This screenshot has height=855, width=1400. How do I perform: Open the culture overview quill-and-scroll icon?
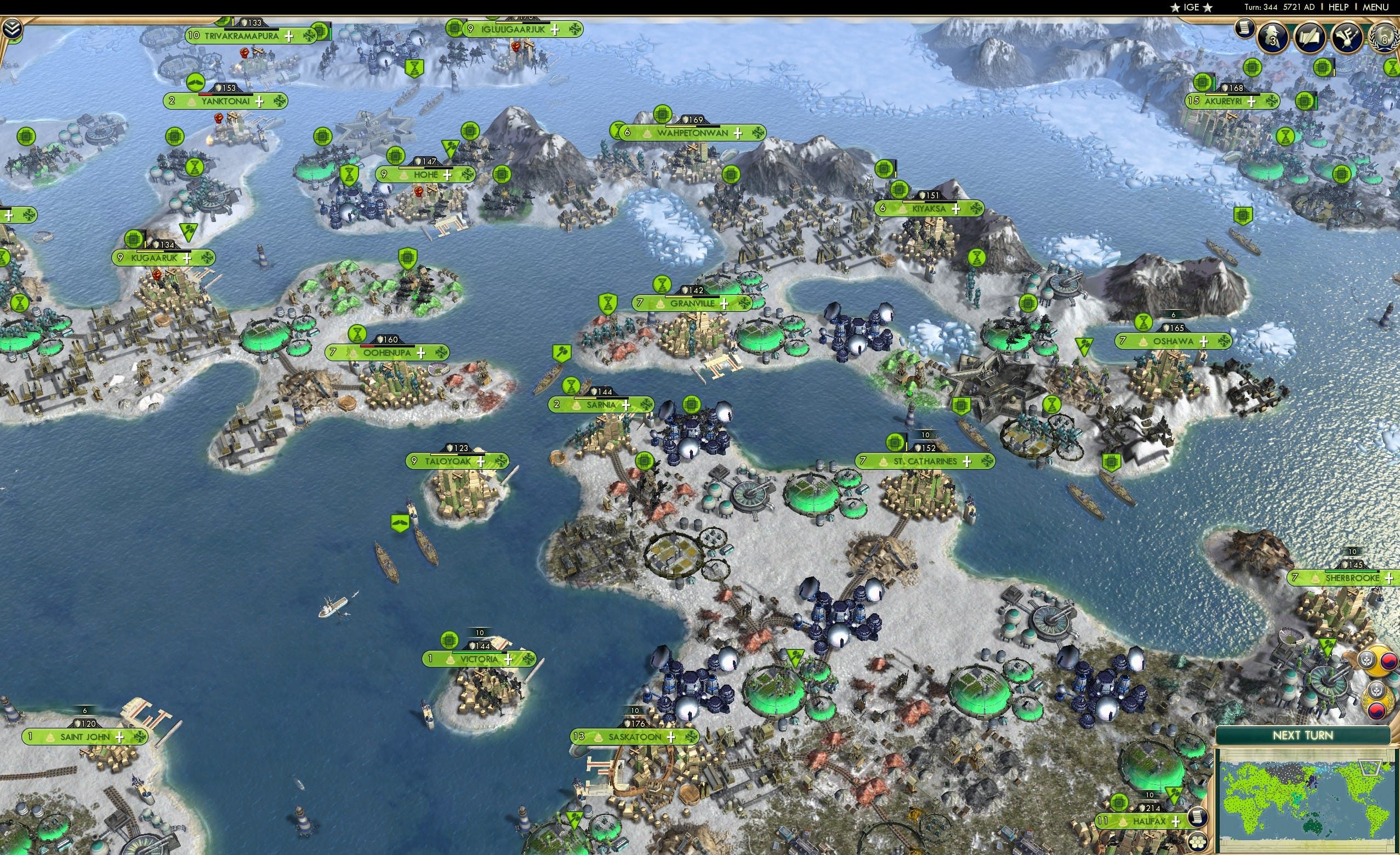click(x=1311, y=37)
